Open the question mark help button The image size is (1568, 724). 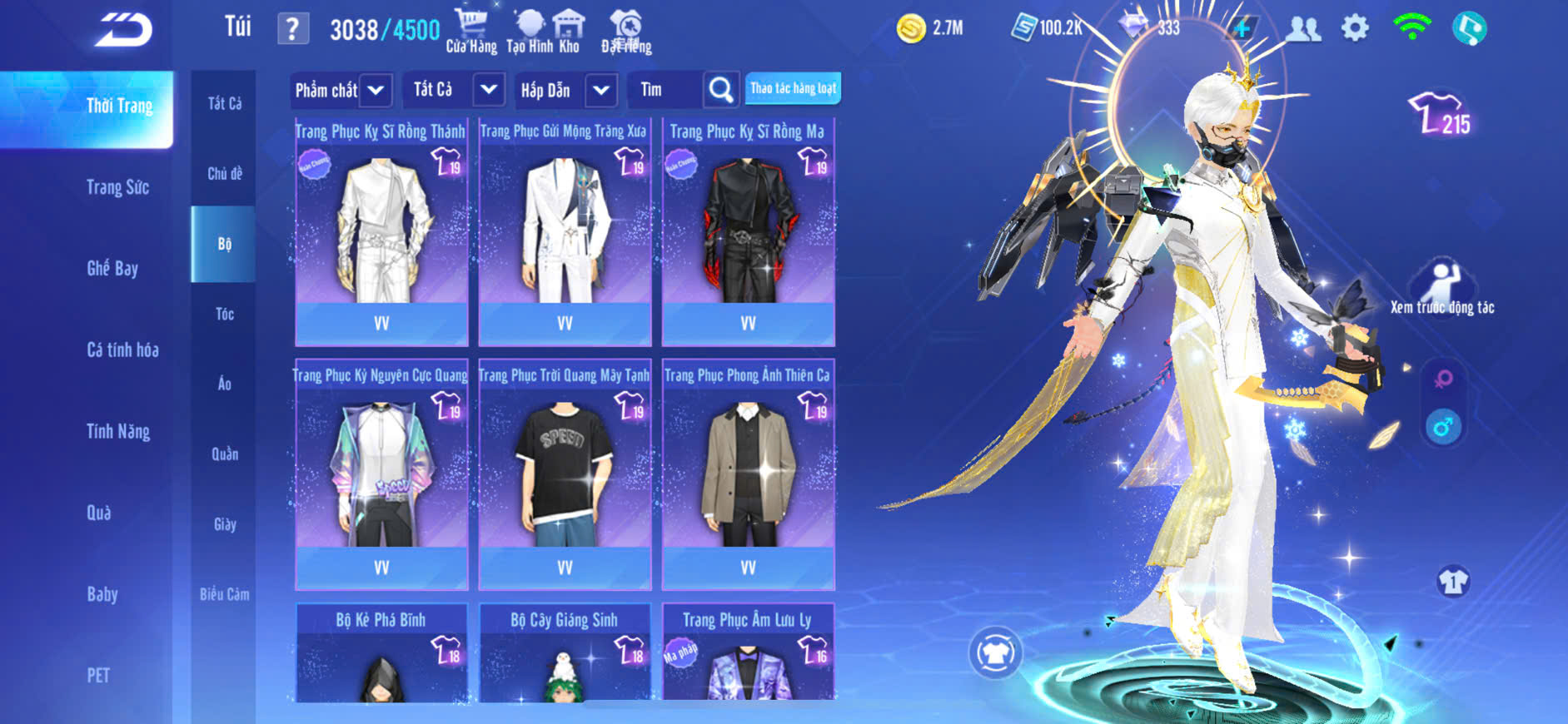[x=292, y=30]
